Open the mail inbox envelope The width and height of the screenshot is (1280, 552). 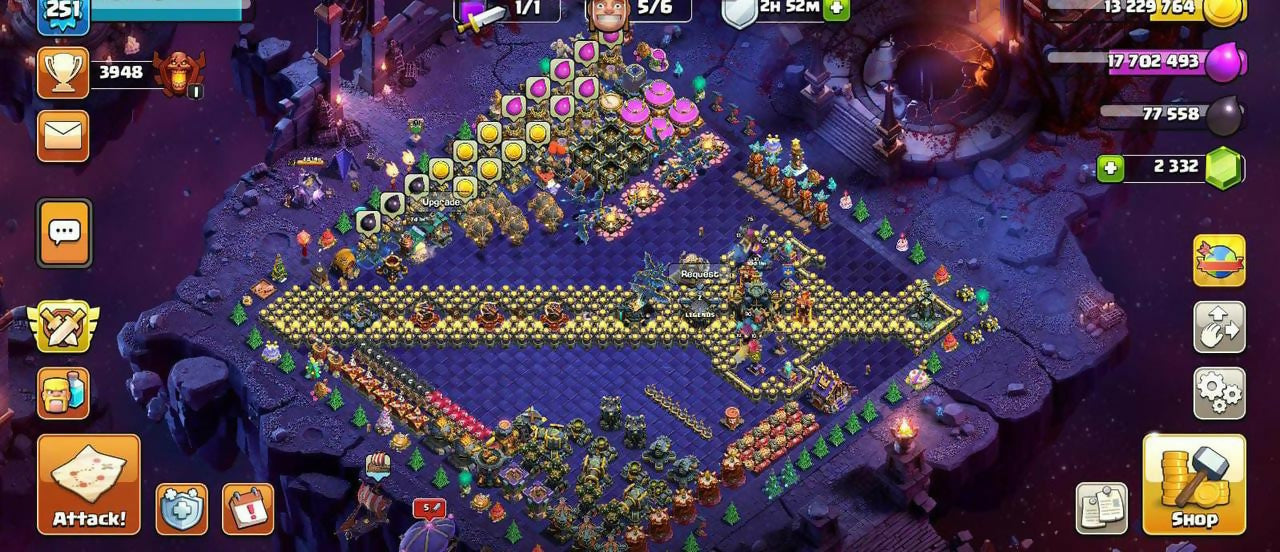[63, 135]
